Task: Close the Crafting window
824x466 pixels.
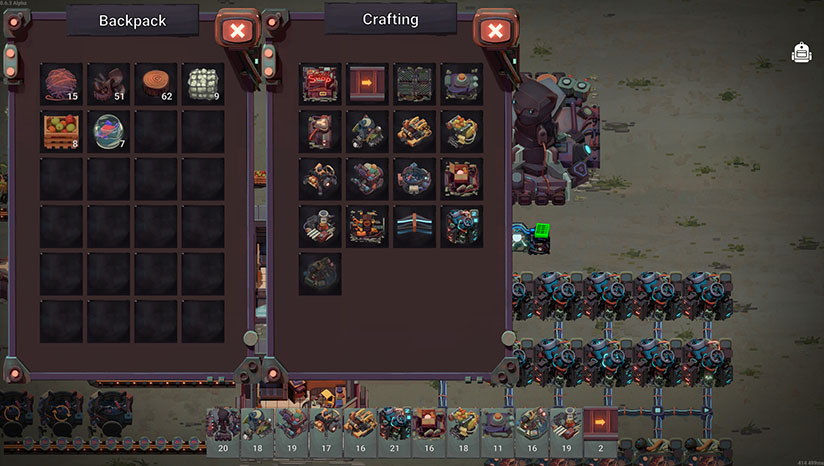Action: point(493,31)
